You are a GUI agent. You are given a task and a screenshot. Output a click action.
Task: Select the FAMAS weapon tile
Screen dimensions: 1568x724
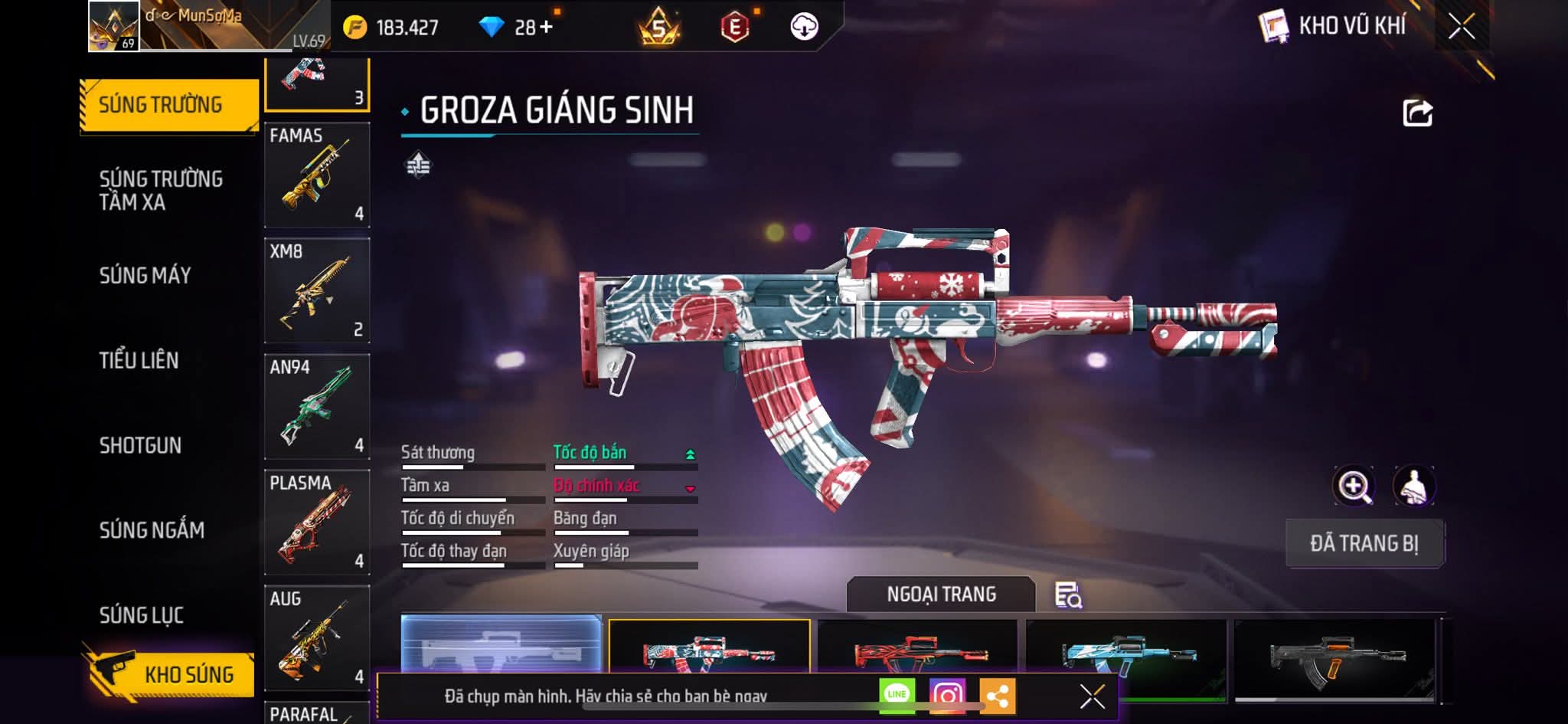click(x=317, y=175)
